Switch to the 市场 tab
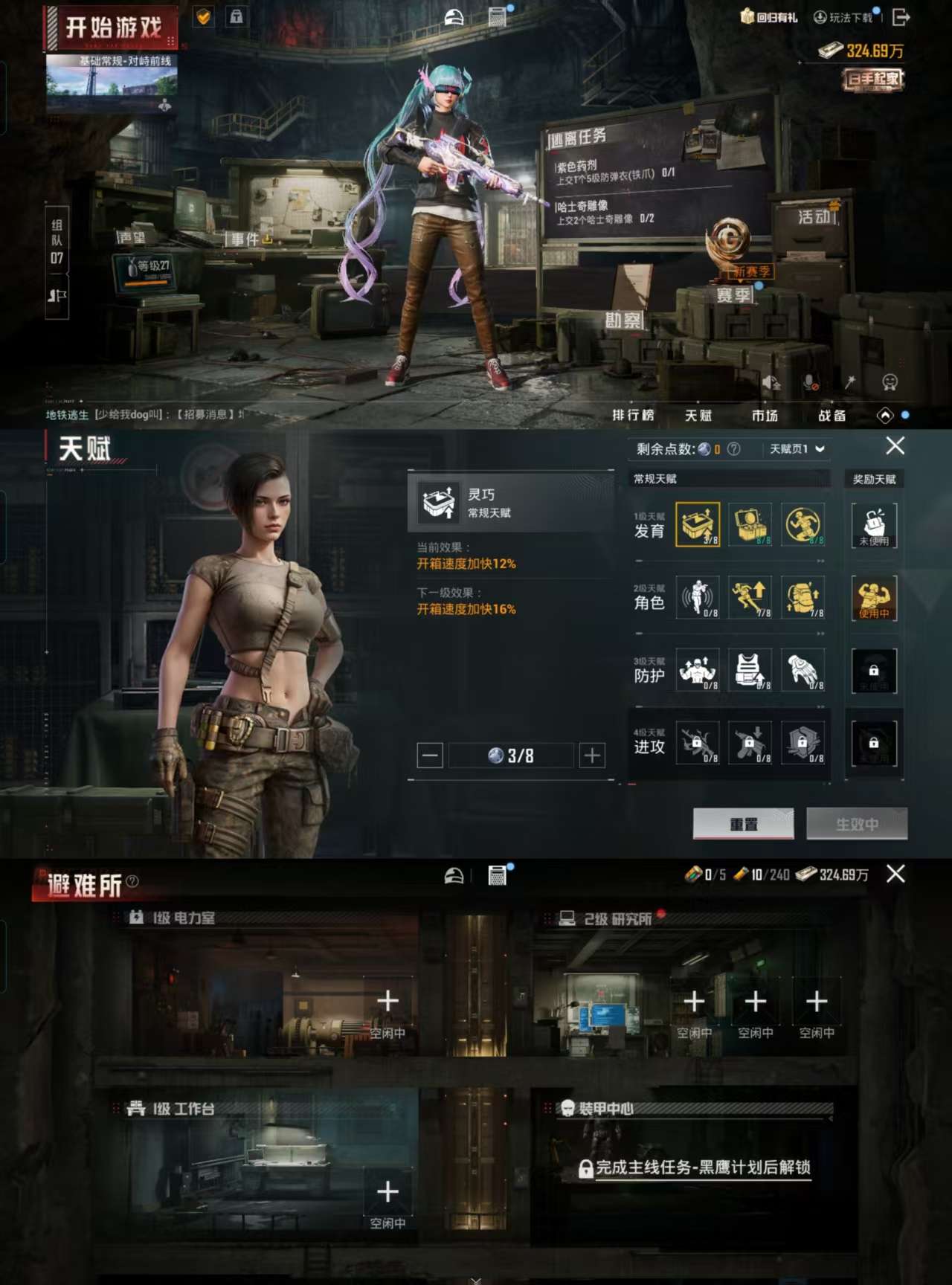Screen dimensions: 952x1285 [766, 416]
